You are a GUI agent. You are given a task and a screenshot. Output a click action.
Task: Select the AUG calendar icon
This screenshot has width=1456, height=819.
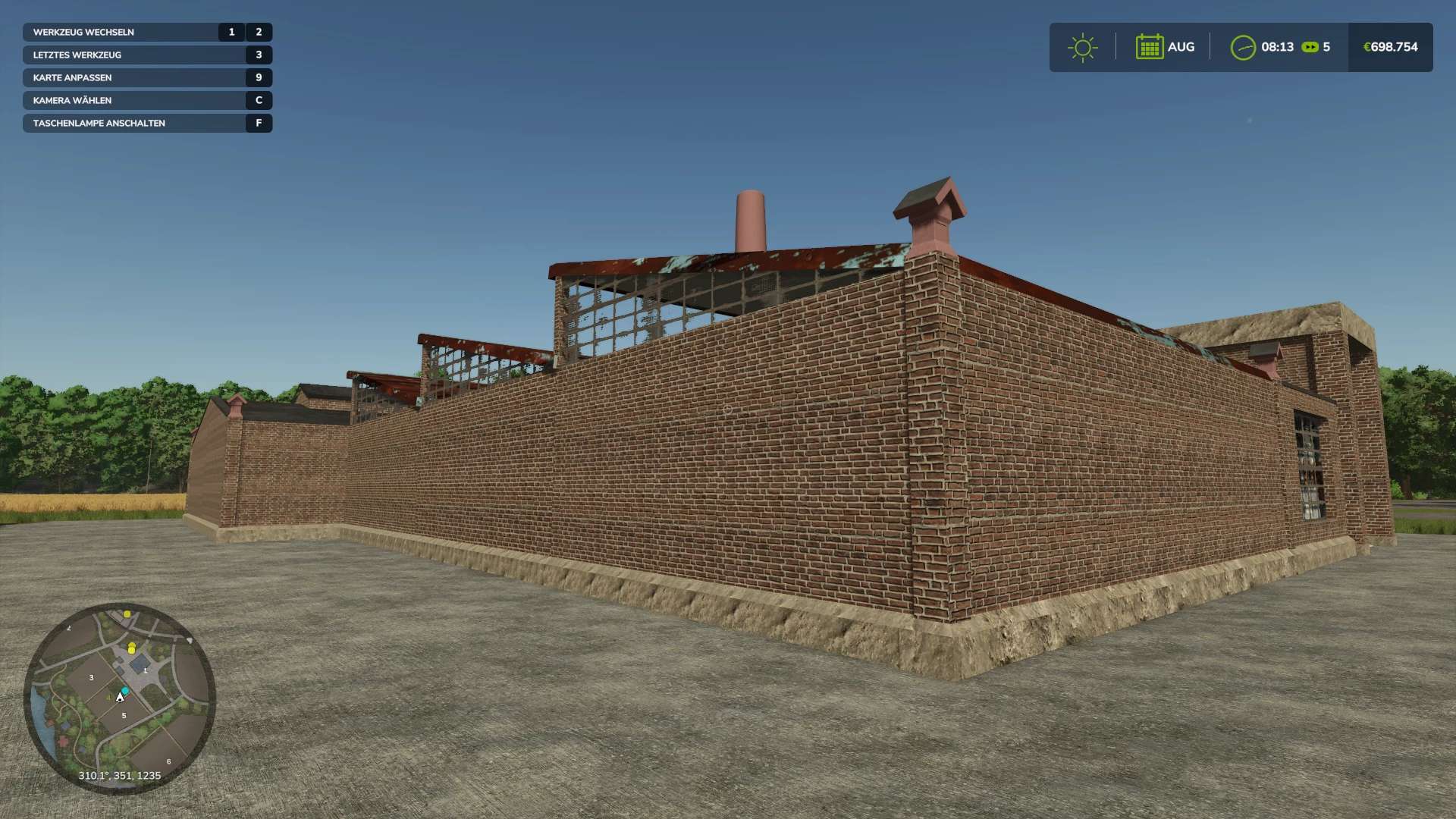pos(1151,47)
